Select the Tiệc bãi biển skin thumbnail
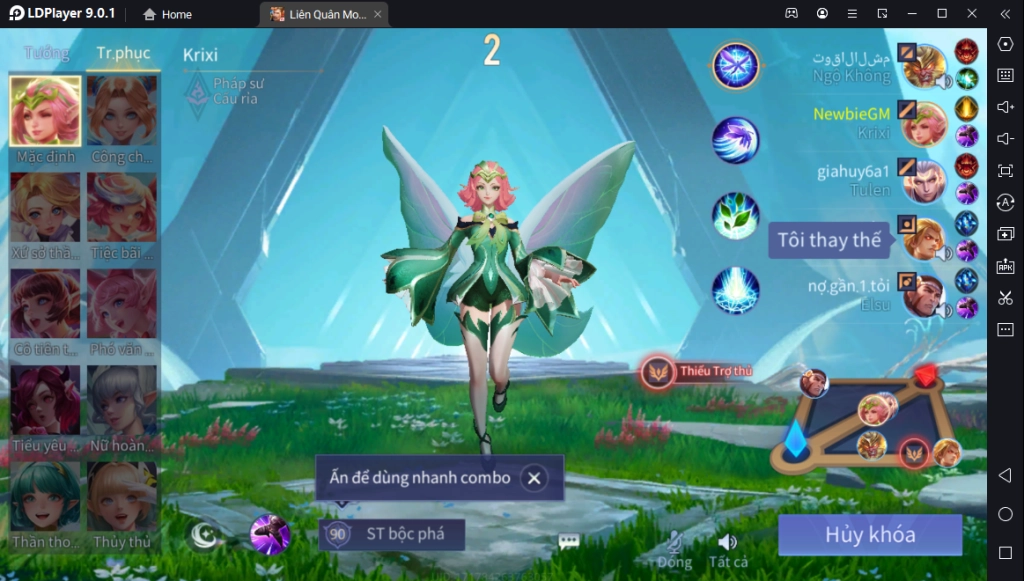This screenshot has height=581, width=1024. 122,208
